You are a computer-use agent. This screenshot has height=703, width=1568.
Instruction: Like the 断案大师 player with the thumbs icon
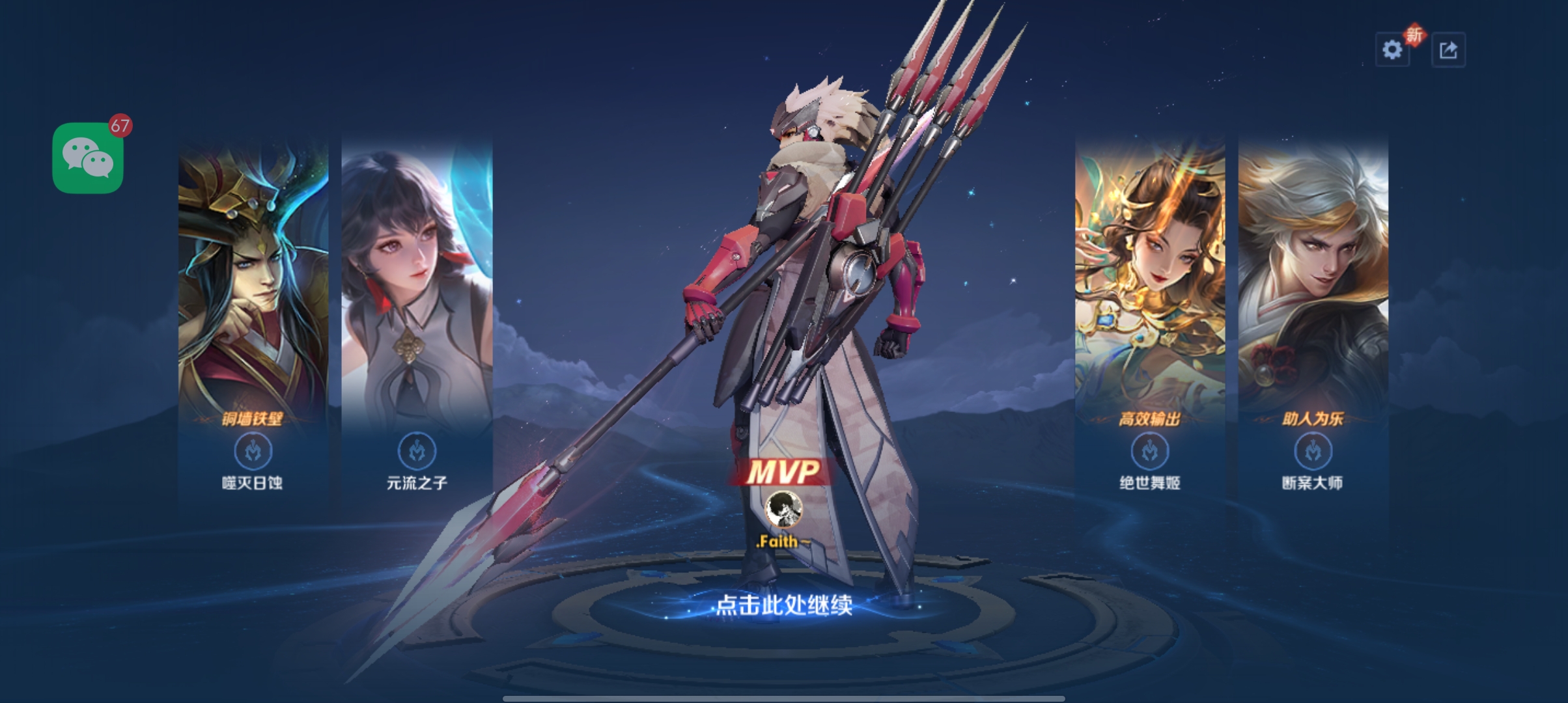(1313, 450)
